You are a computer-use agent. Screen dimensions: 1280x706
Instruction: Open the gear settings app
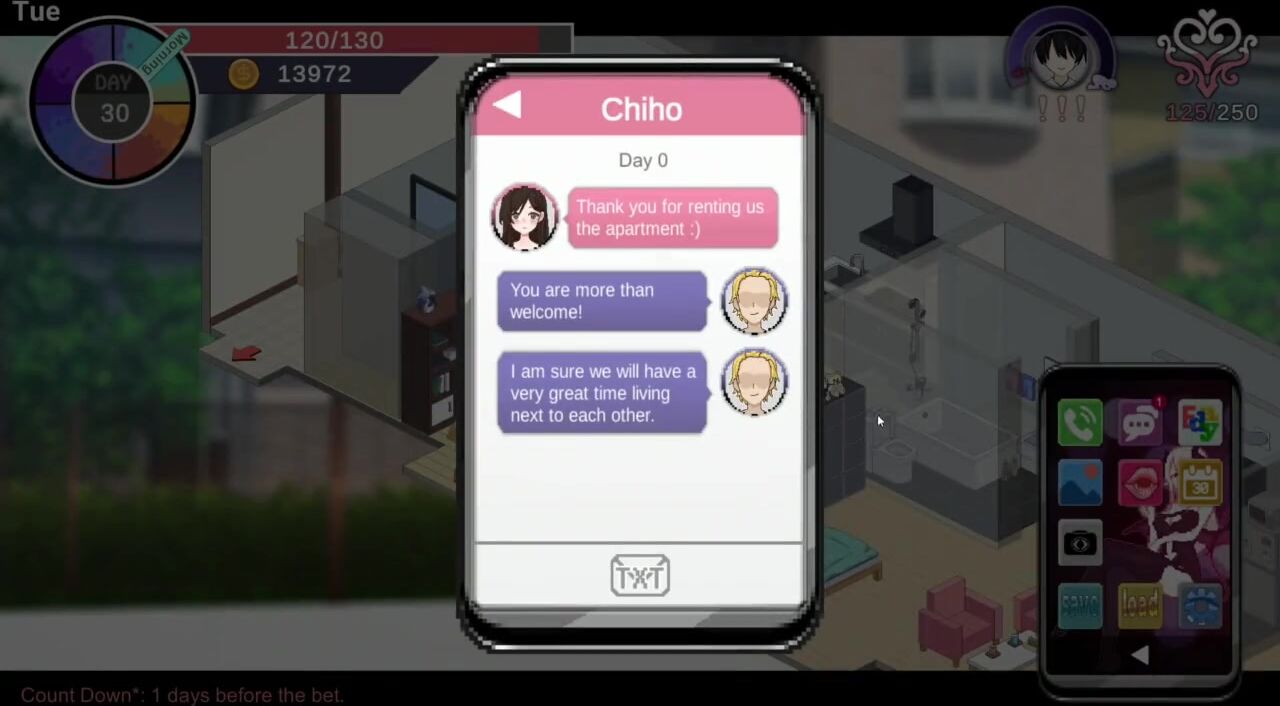1200,605
